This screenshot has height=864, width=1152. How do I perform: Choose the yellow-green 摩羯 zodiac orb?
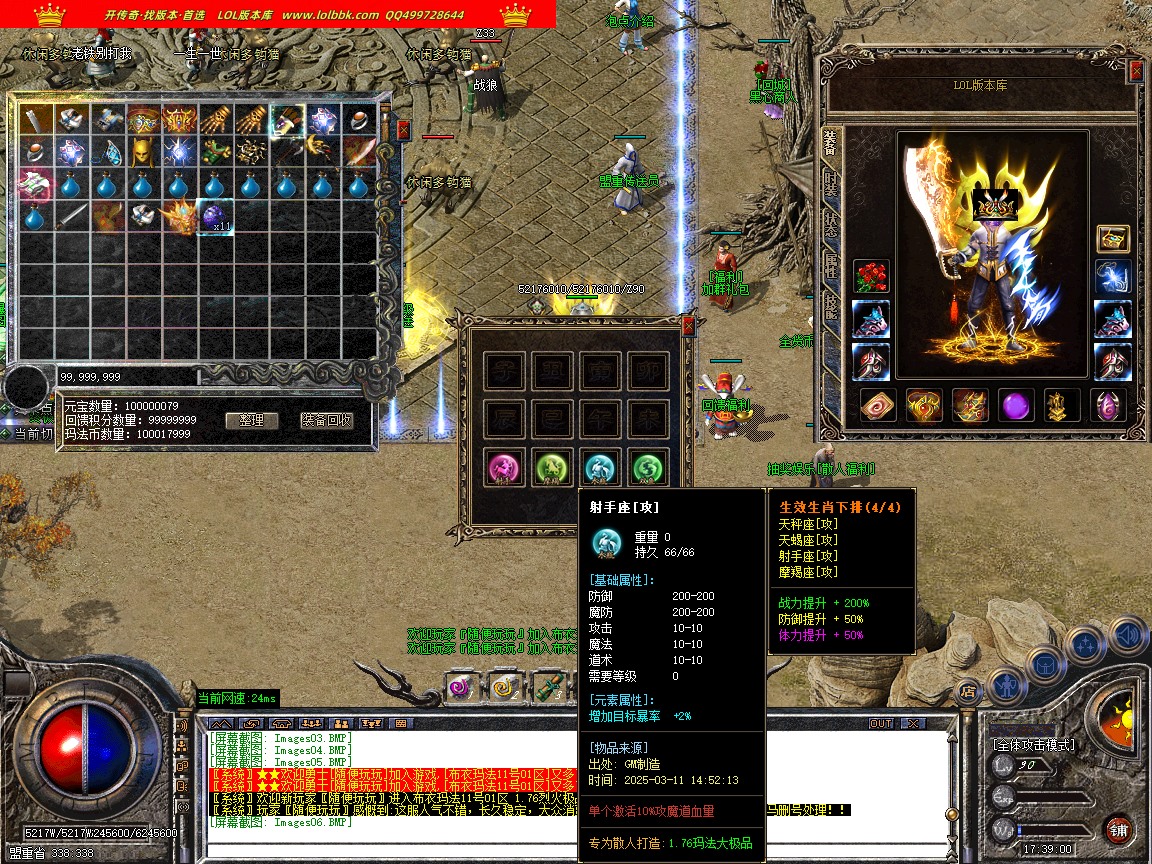(x=550, y=468)
